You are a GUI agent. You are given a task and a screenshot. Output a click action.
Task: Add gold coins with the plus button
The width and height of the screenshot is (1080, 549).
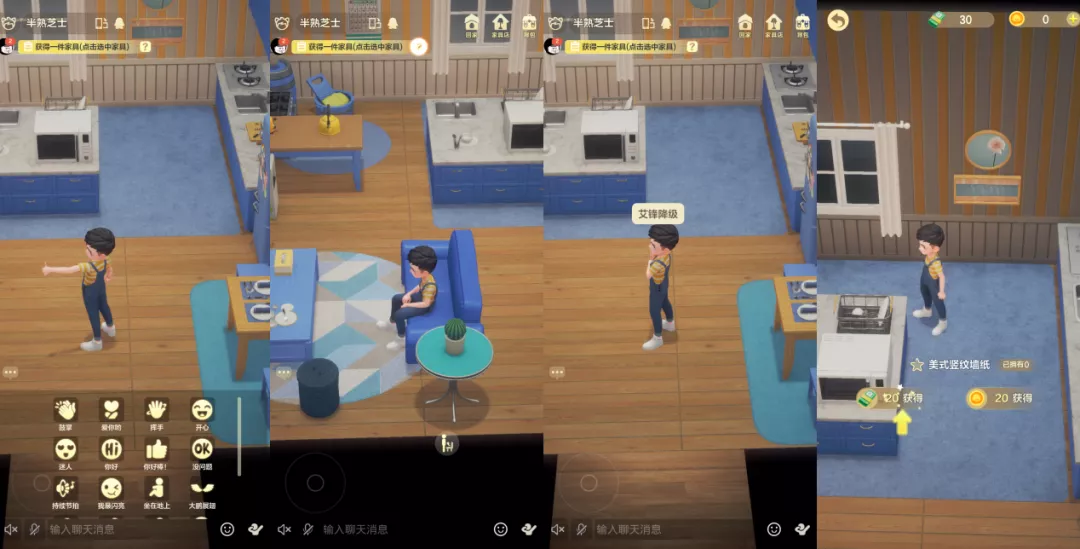click(1072, 19)
